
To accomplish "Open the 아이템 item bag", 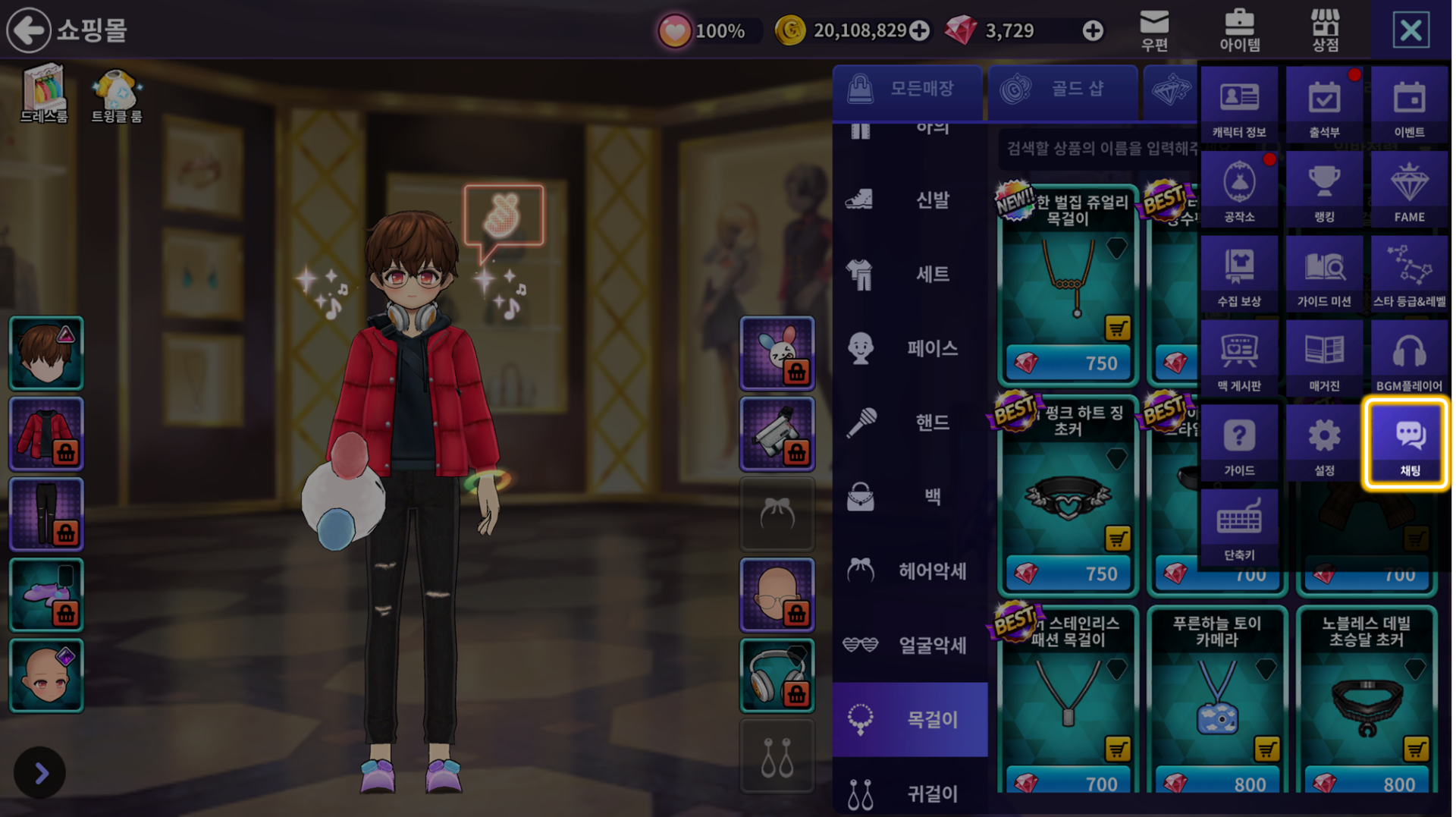I will pos(1239,30).
